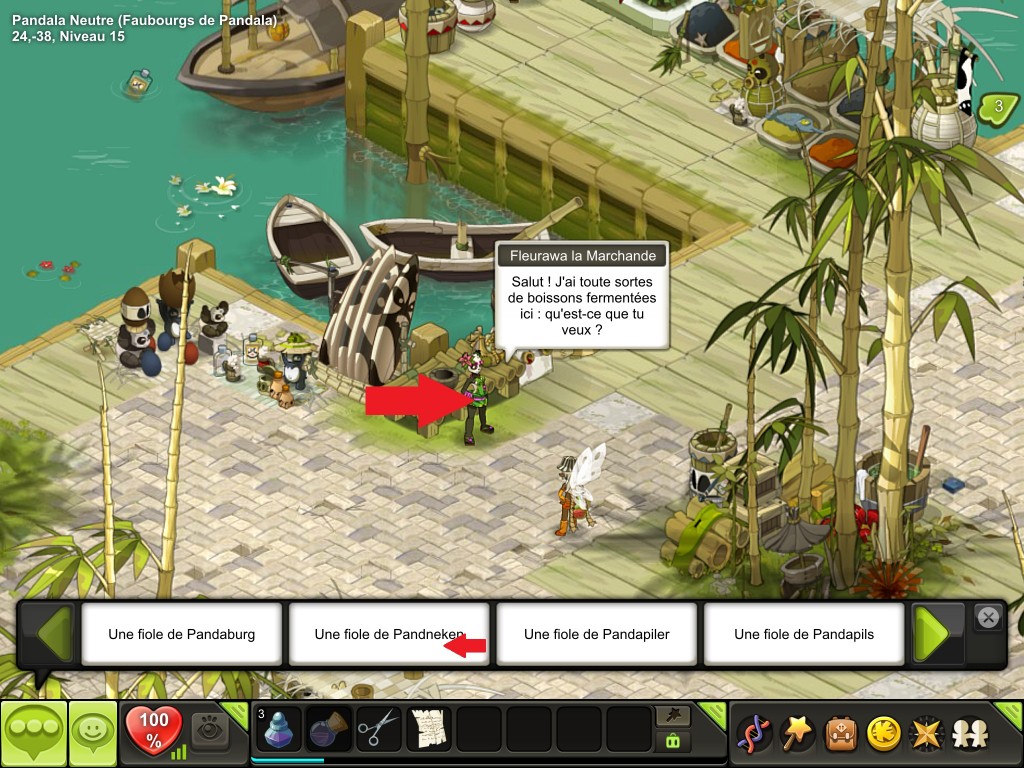Use the blue potion in the hotbar

tap(277, 729)
